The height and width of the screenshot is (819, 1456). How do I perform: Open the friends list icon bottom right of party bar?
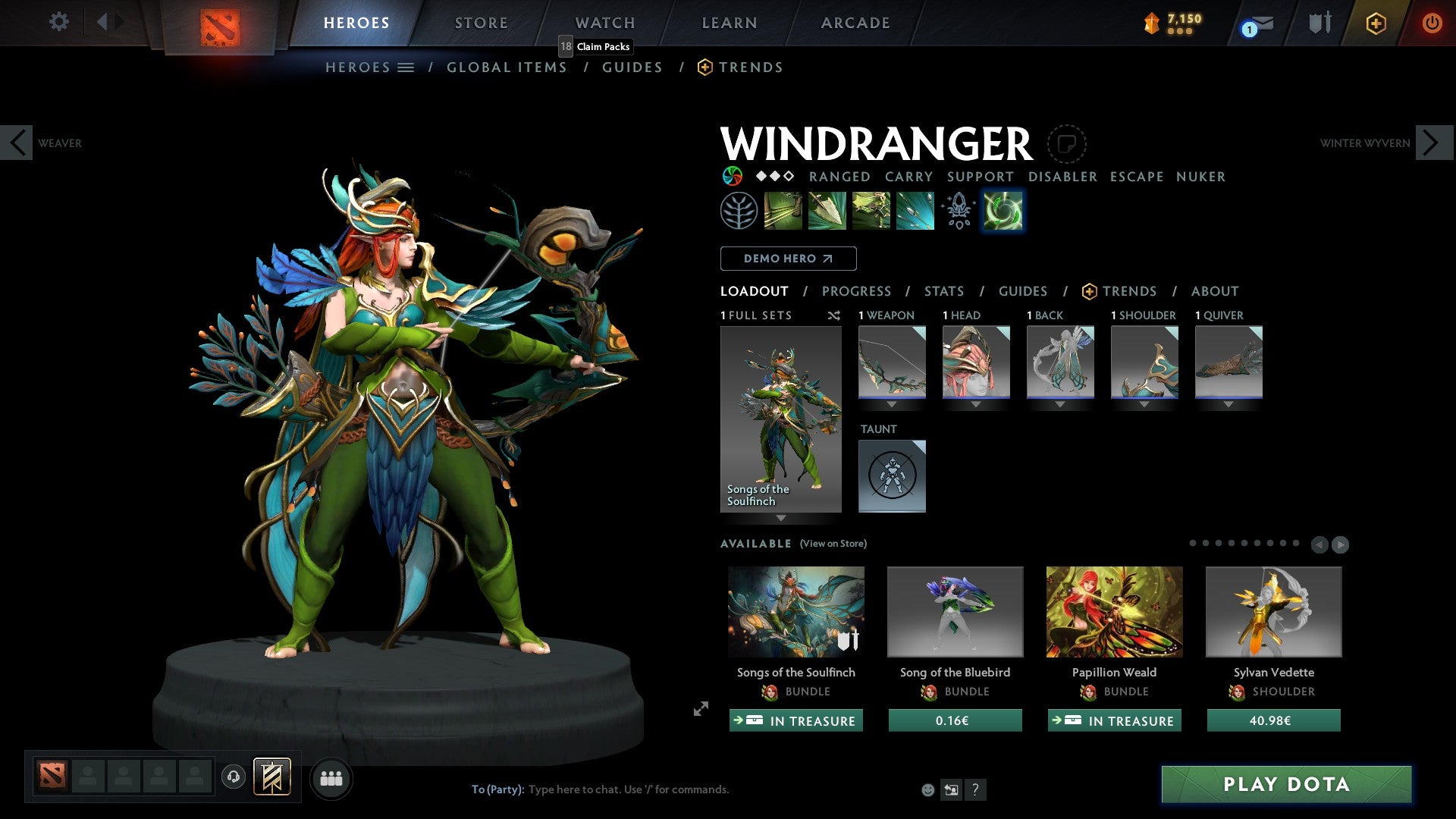click(x=331, y=778)
